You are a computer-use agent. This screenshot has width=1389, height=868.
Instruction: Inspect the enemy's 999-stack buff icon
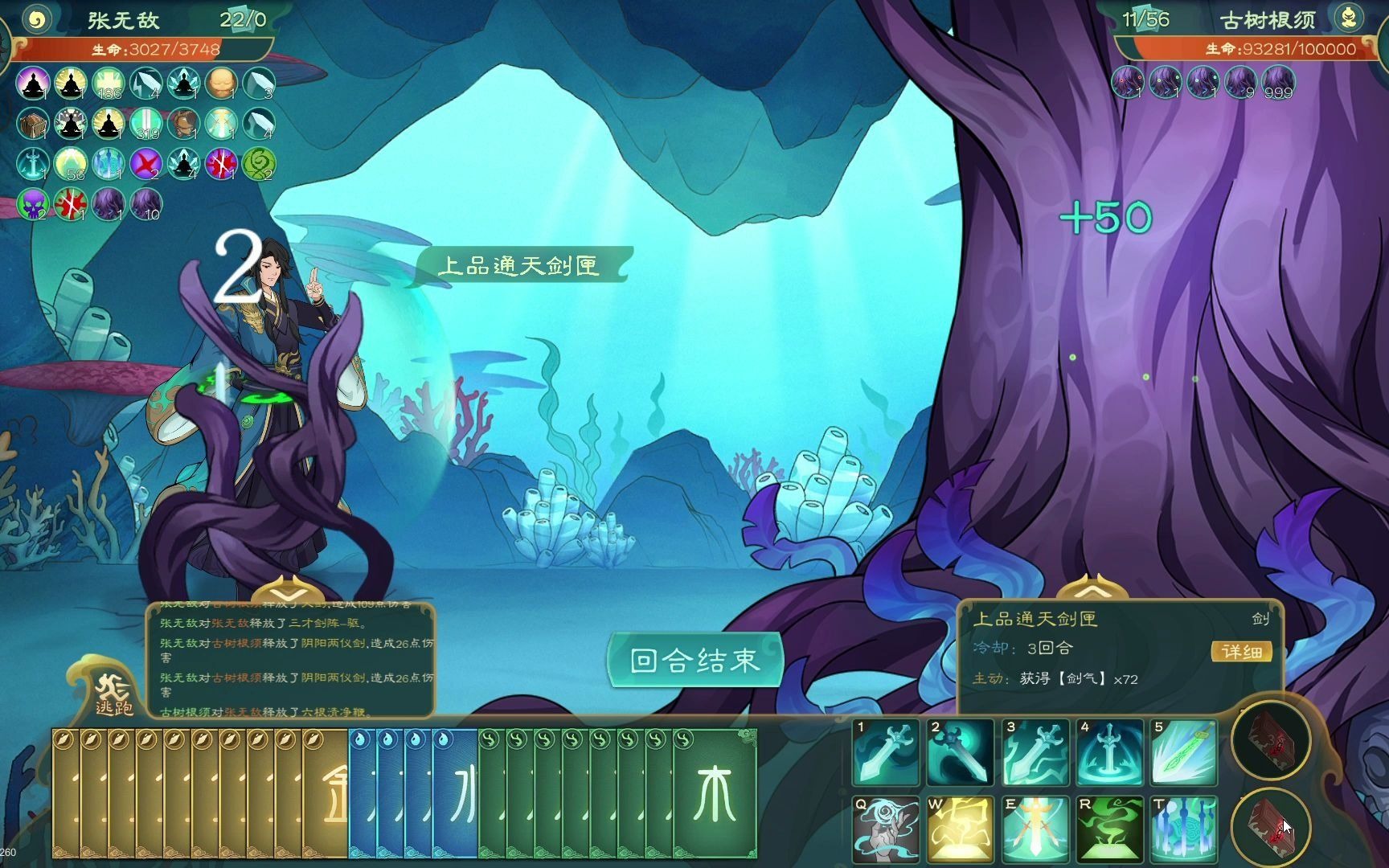pos(1277,83)
